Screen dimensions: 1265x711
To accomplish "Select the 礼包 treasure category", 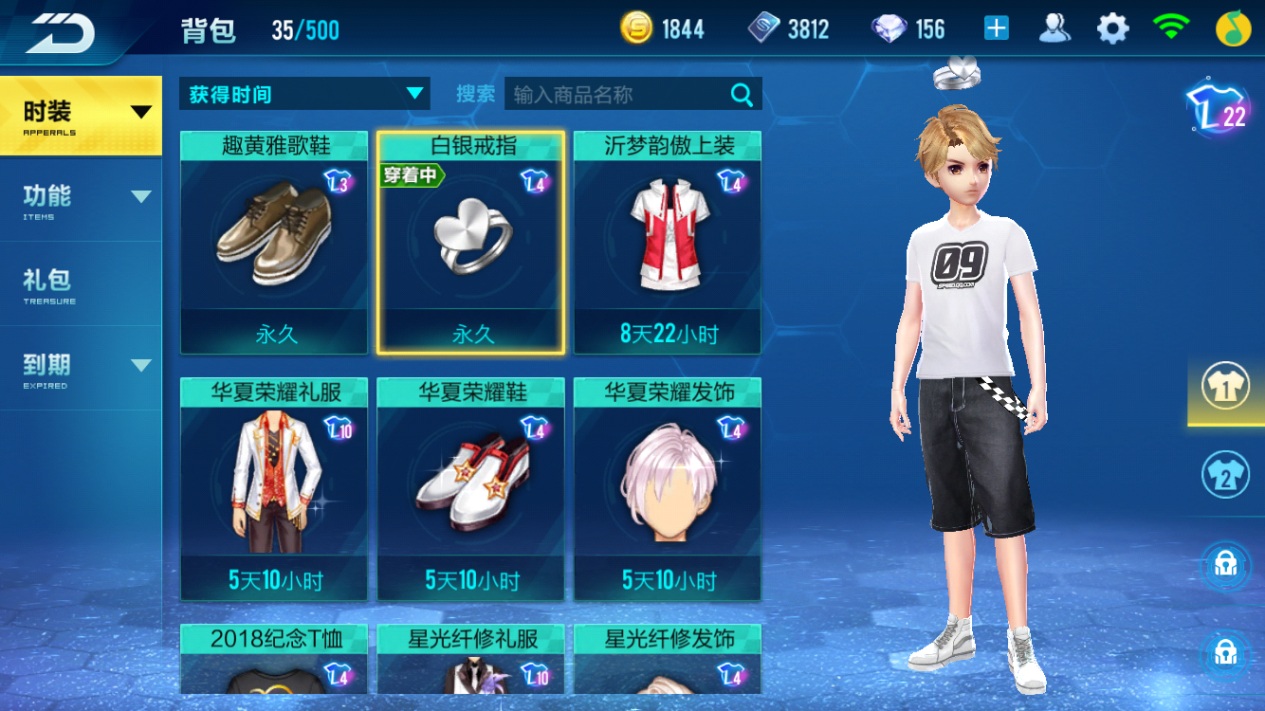I will click(80, 283).
